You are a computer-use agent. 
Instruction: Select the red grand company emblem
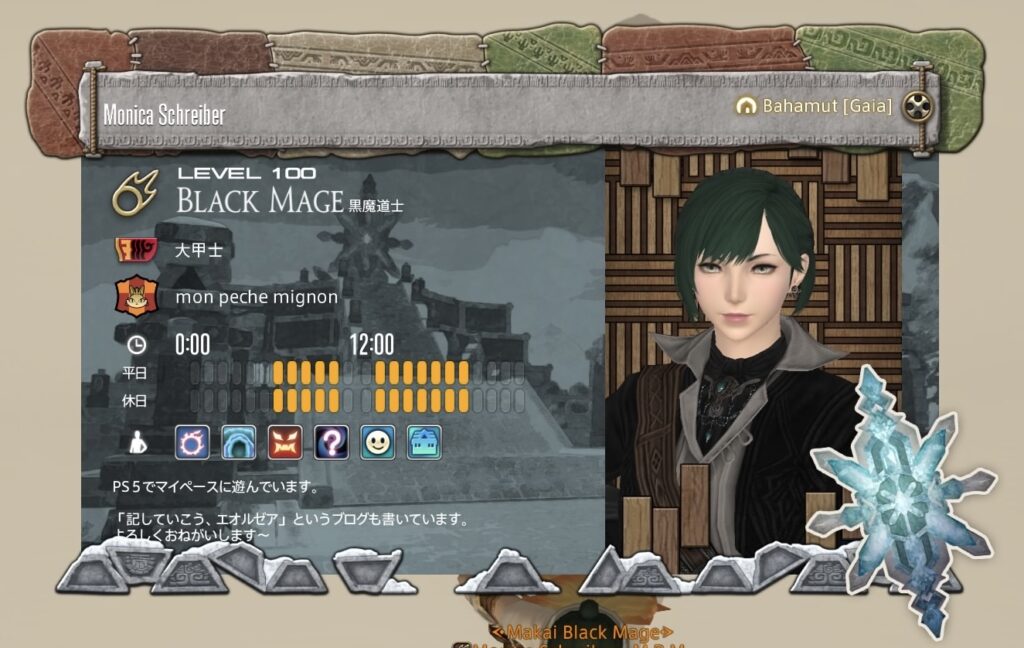(x=134, y=249)
